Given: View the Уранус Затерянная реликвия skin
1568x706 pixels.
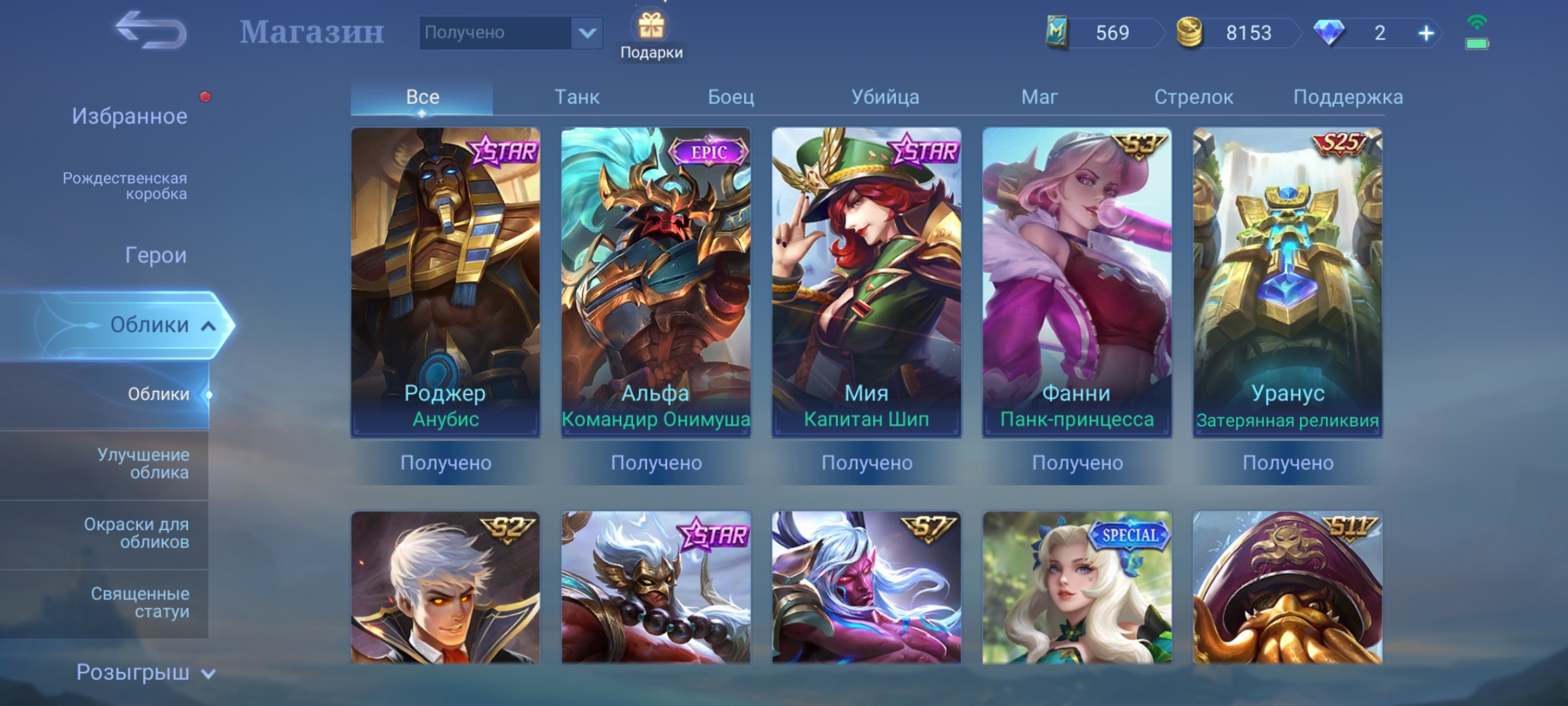Looking at the screenshot, I should pos(1288,282).
